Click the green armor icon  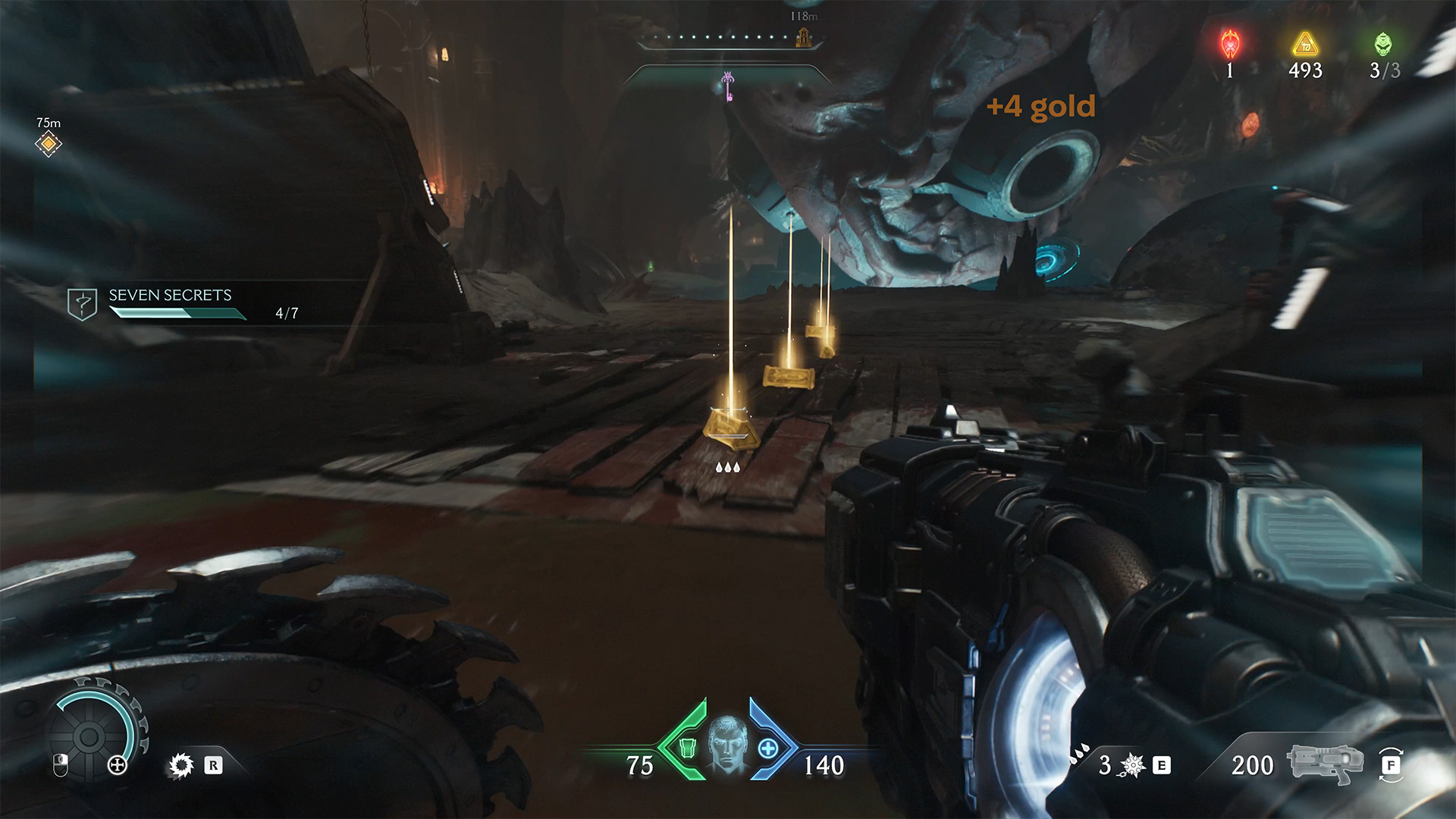(x=689, y=748)
